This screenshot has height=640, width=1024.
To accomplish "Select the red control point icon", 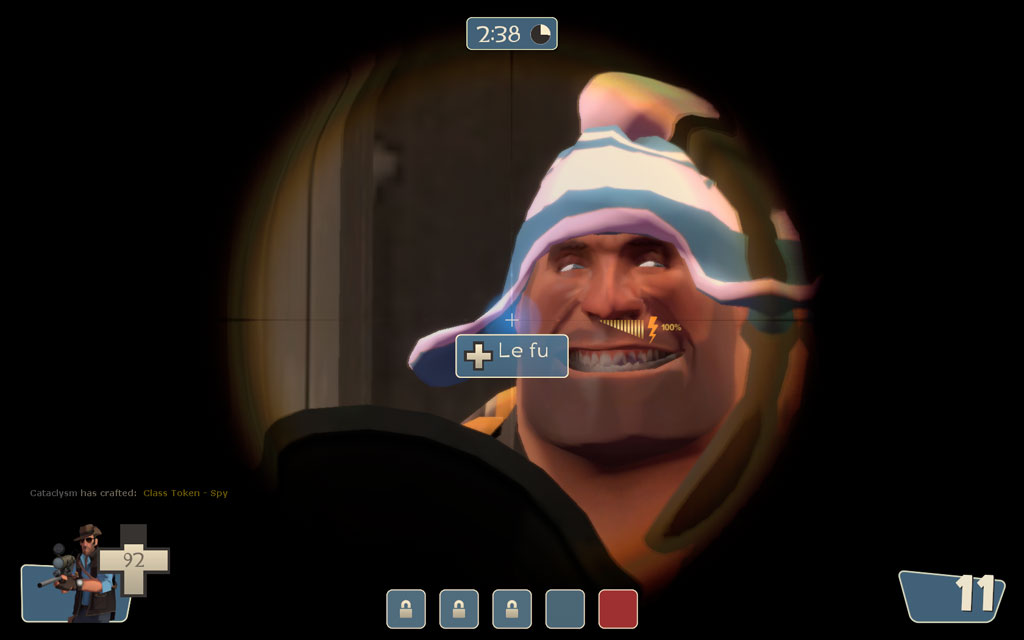I will click(x=618, y=609).
